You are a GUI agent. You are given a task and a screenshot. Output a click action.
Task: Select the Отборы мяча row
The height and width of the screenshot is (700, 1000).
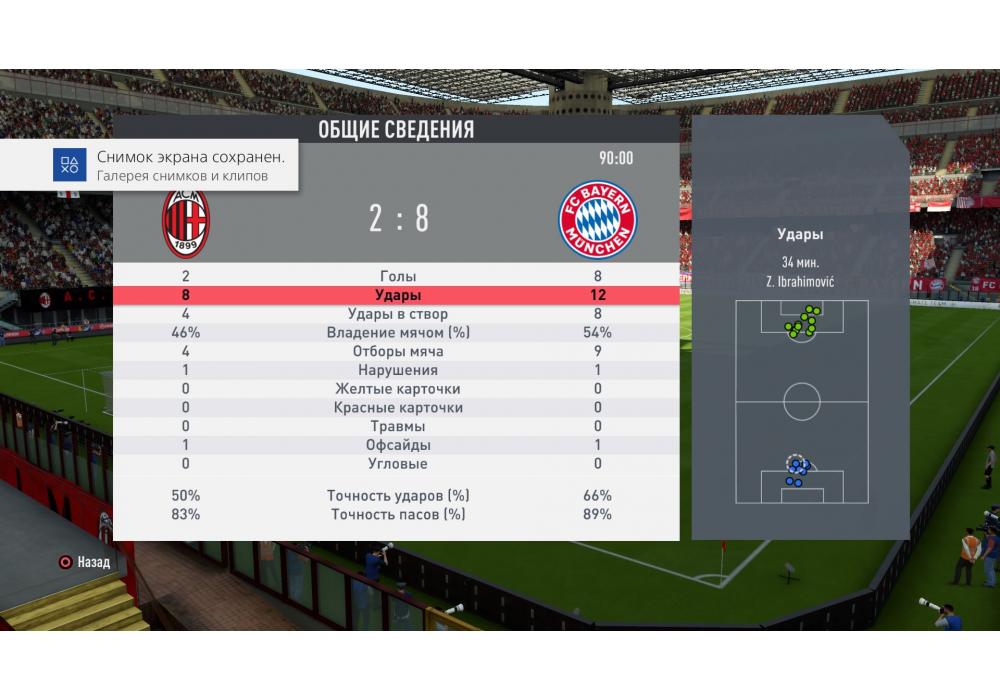click(398, 352)
